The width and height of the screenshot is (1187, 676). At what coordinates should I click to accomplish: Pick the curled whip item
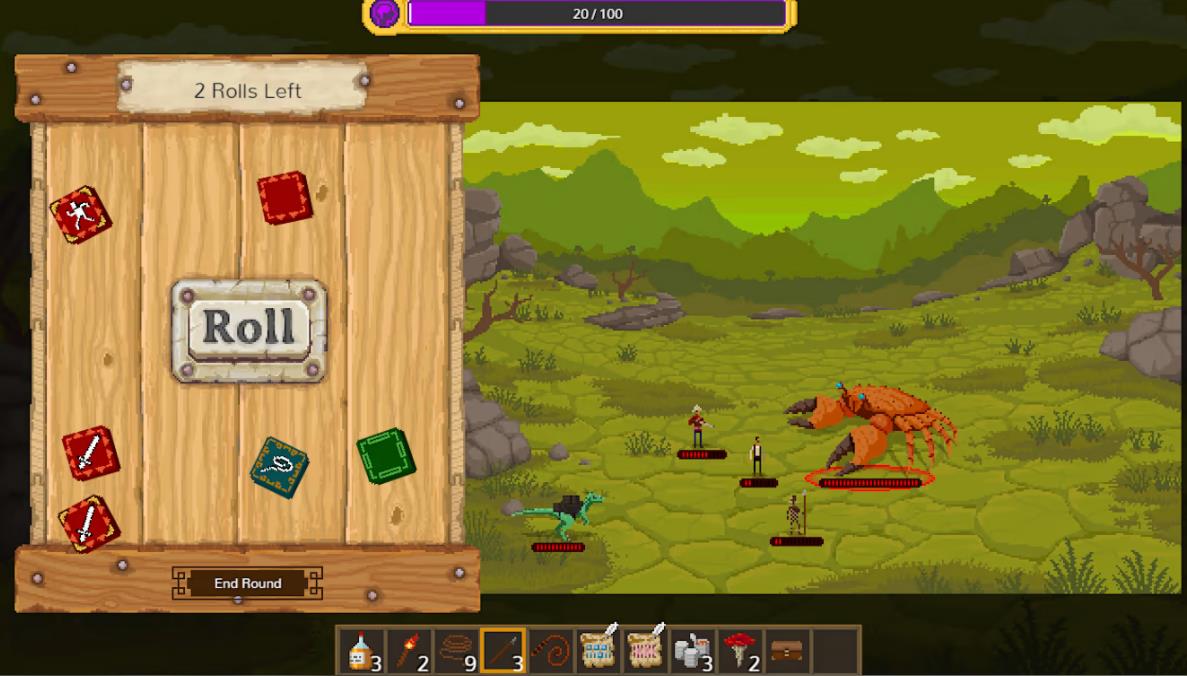click(x=550, y=651)
